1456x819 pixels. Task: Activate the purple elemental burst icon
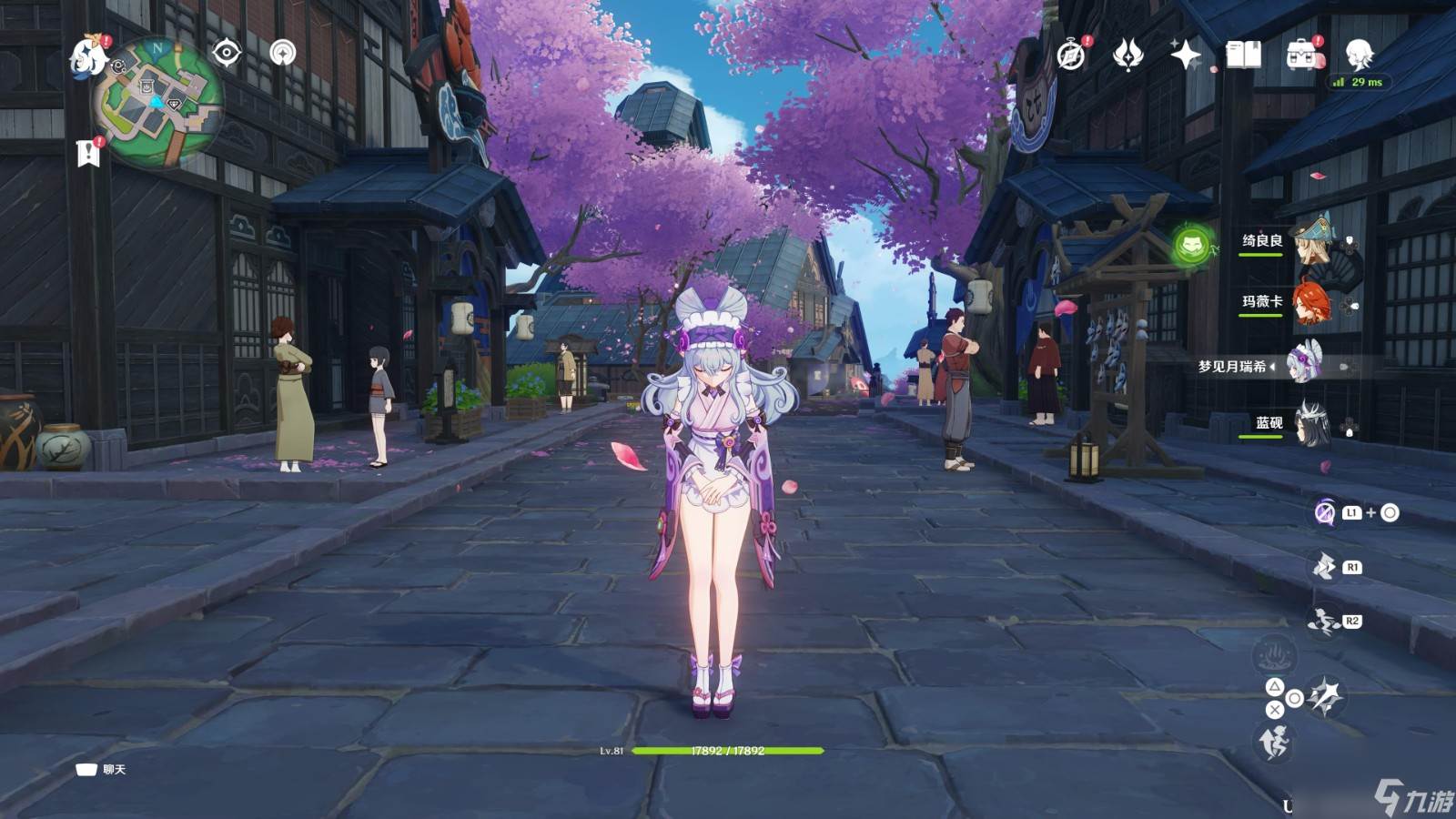[x=1325, y=513]
